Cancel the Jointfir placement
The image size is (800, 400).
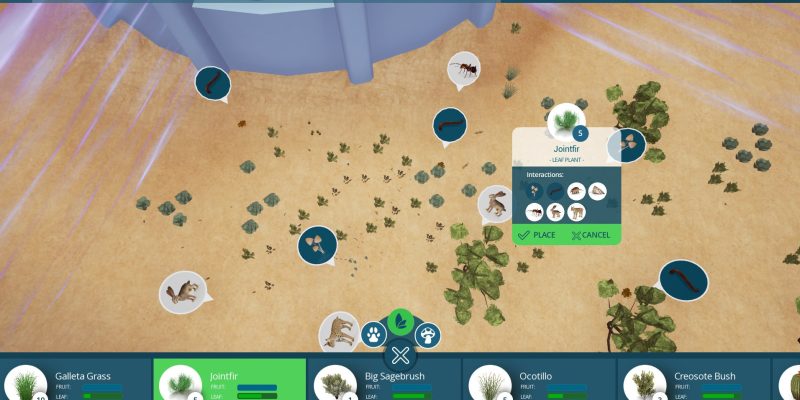(x=590, y=235)
